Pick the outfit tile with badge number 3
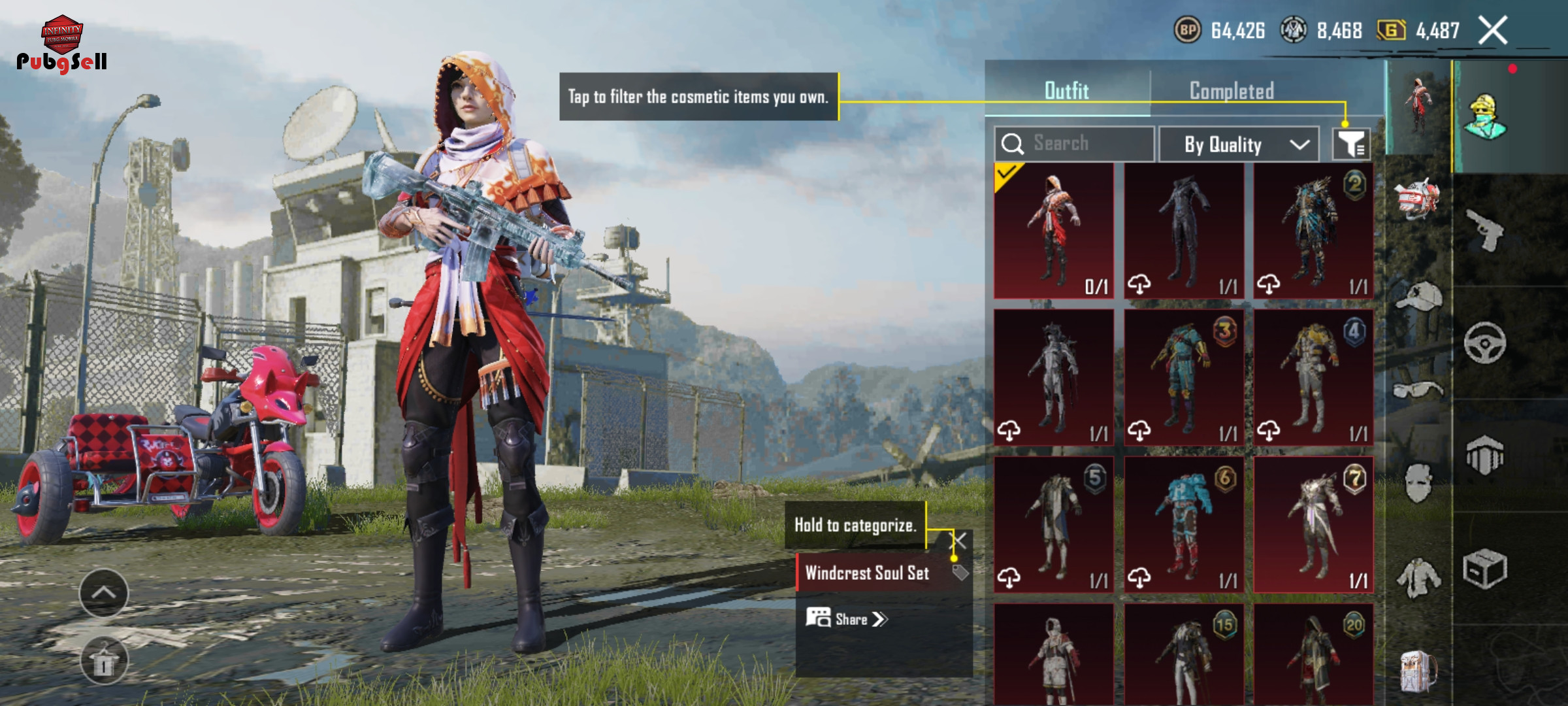This screenshot has height=706, width=1568. (x=1183, y=378)
